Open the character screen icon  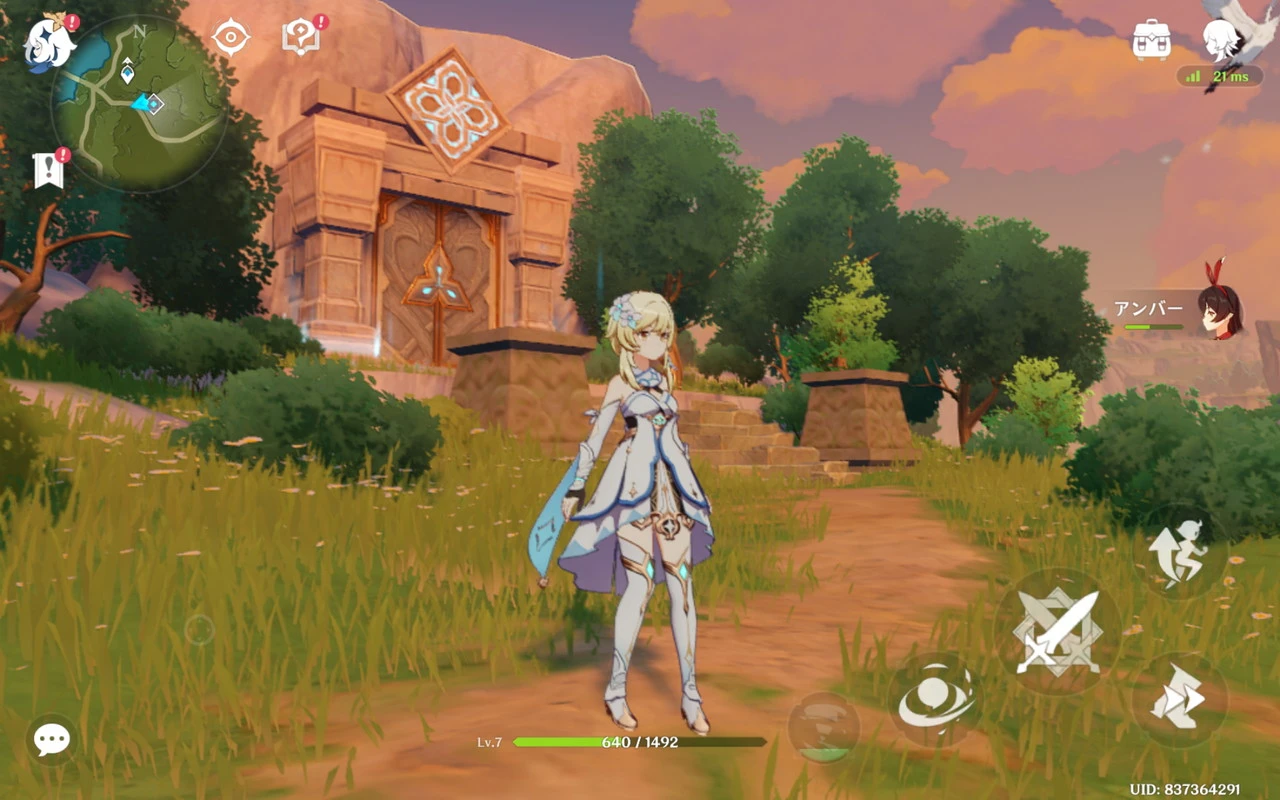pyautogui.click(x=1220, y=40)
